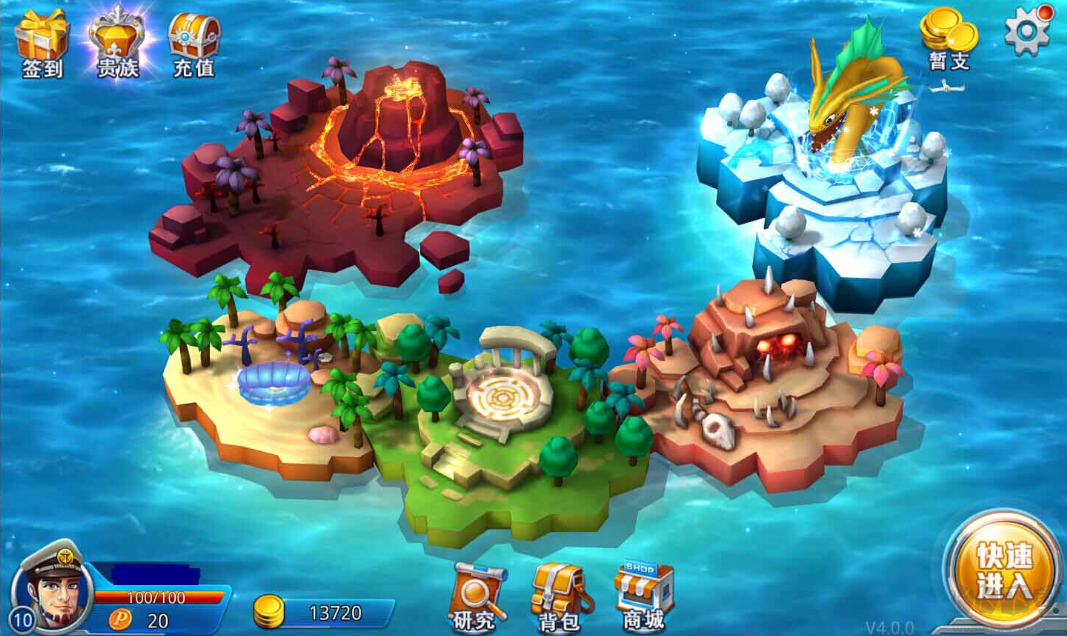Open the 研究 research menu

point(476,596)
